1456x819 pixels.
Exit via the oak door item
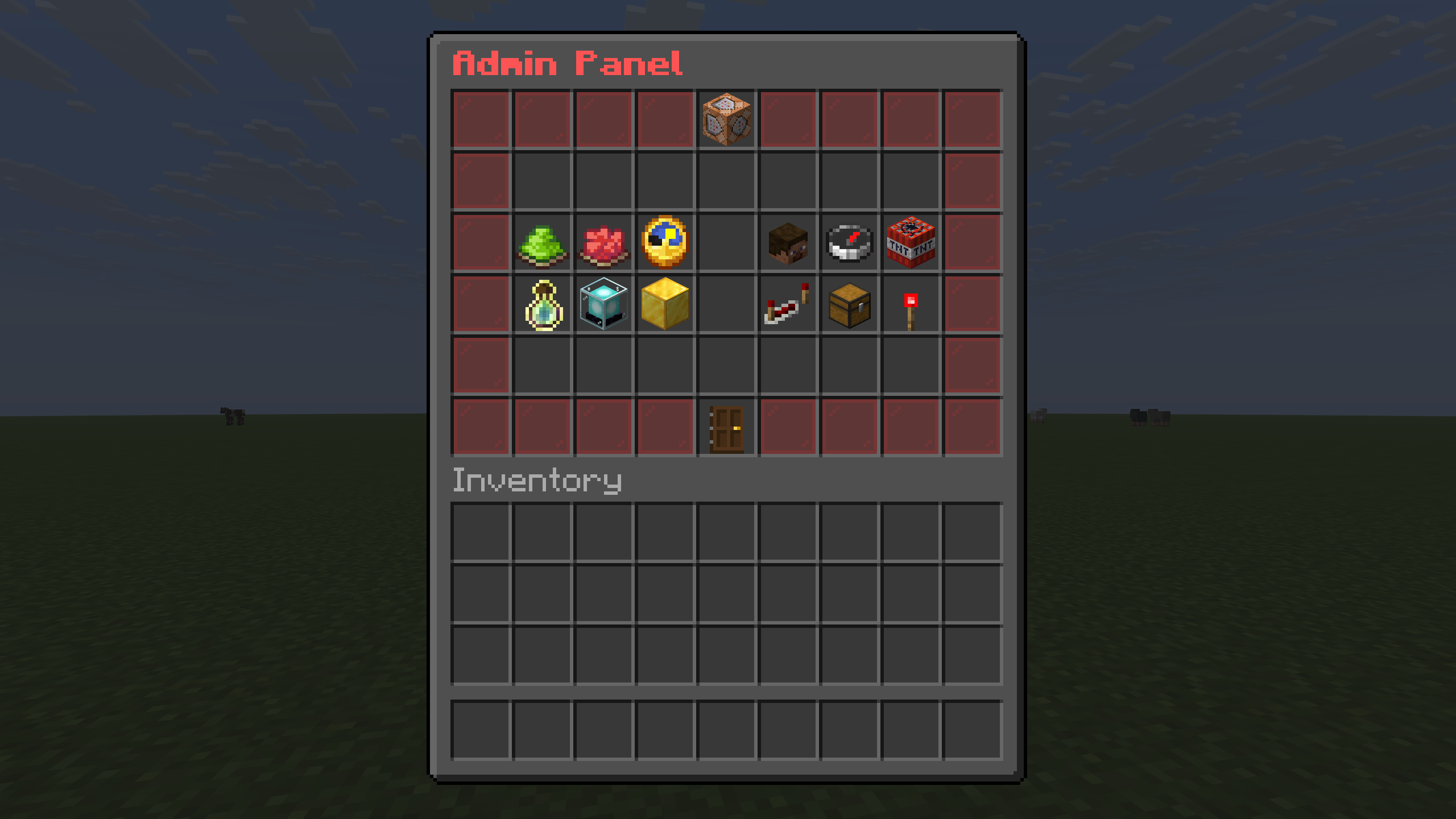pyautogui.click(x=727, y=428)
